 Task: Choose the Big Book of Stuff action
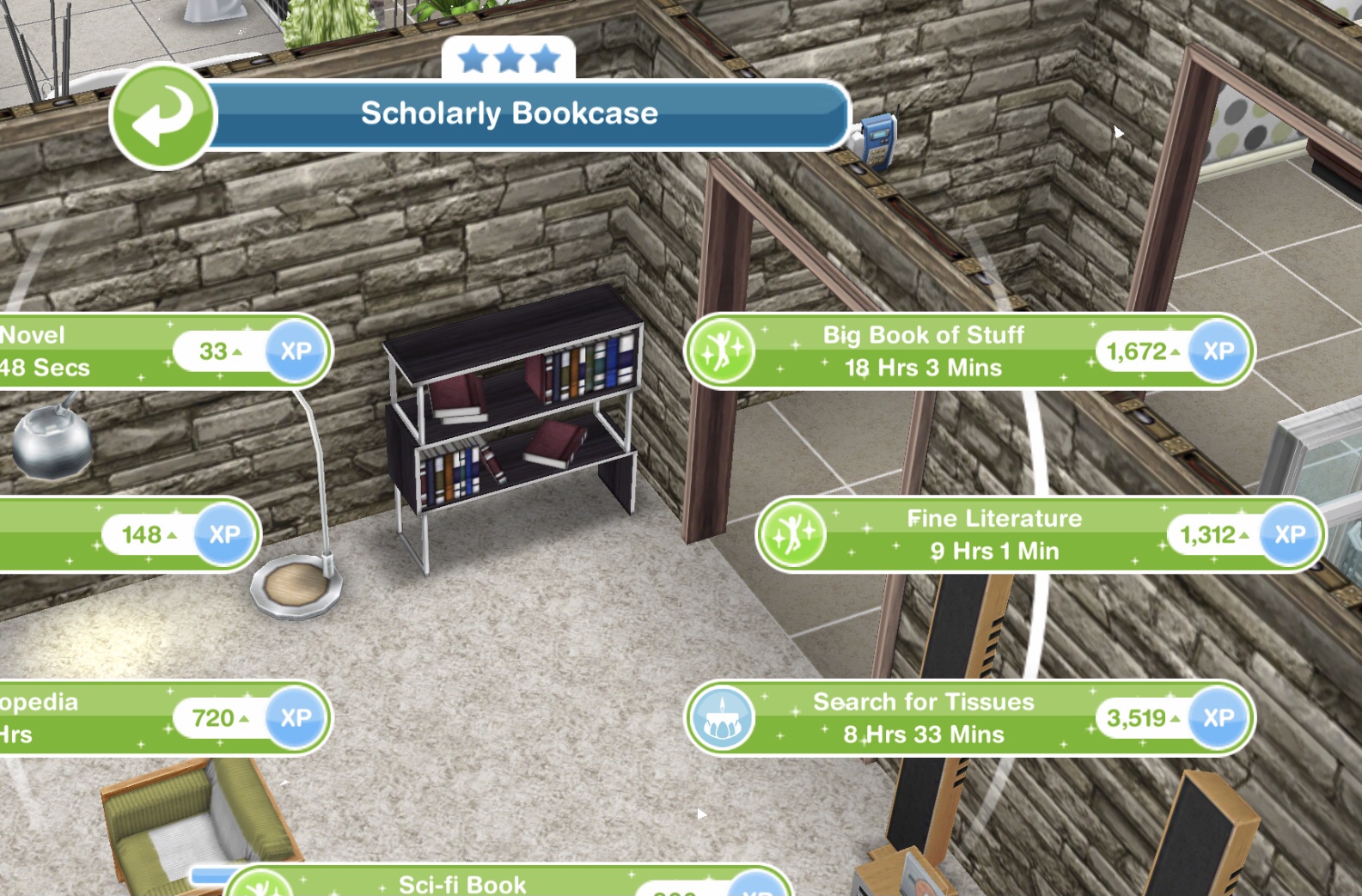tap(924, 350)
